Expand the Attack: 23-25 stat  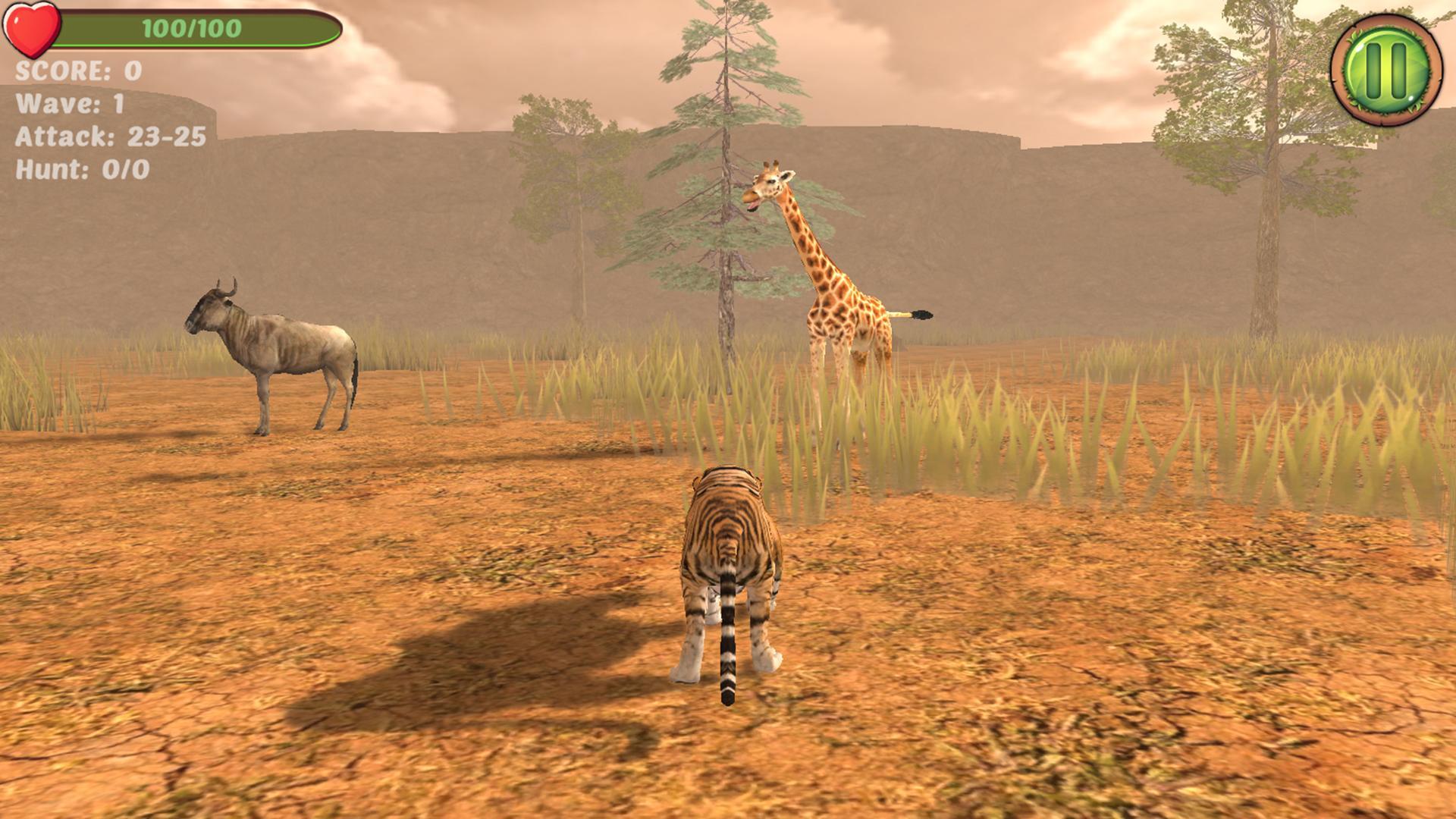tap(110, 136)
